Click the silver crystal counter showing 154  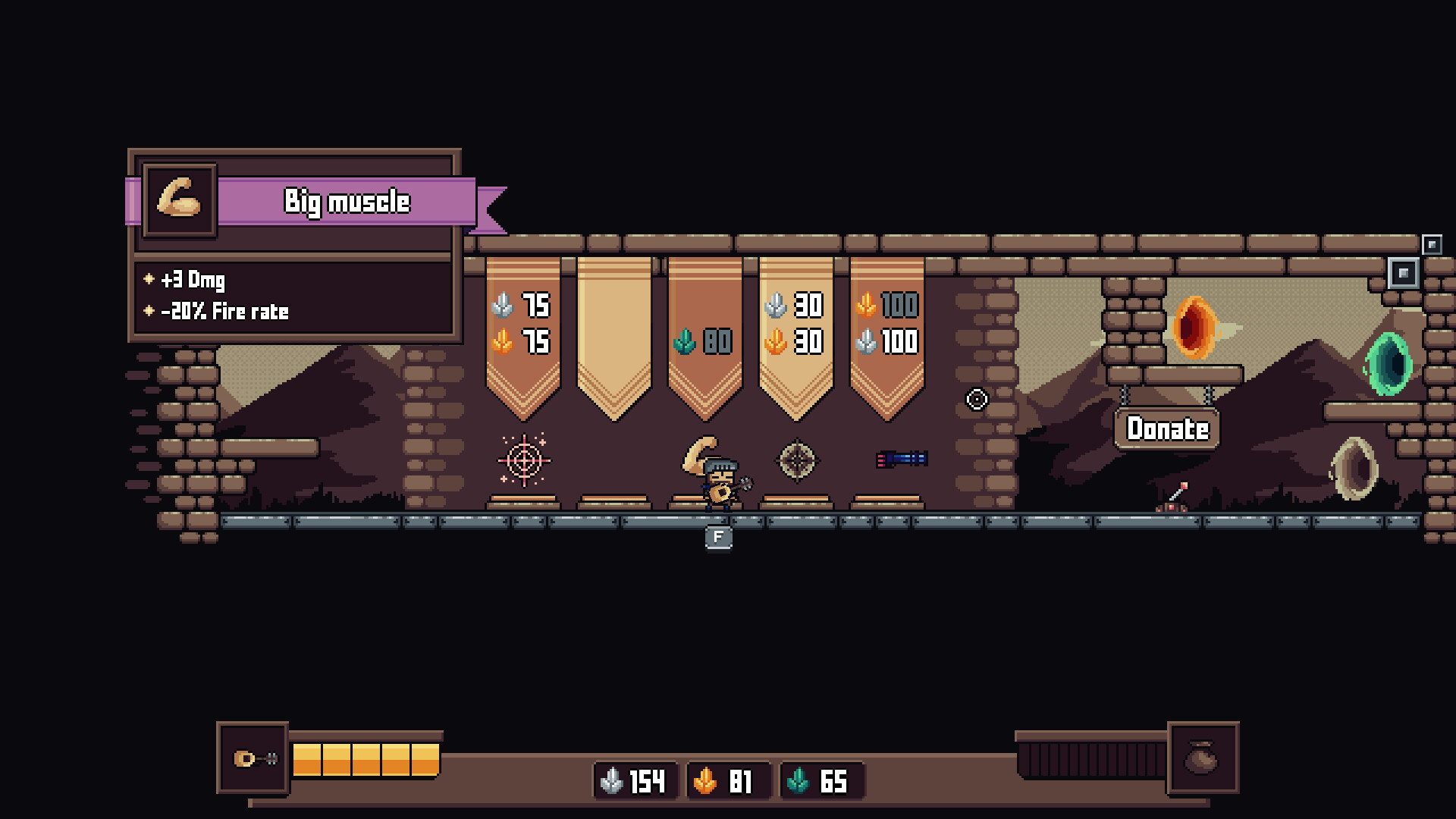(635, 781)
